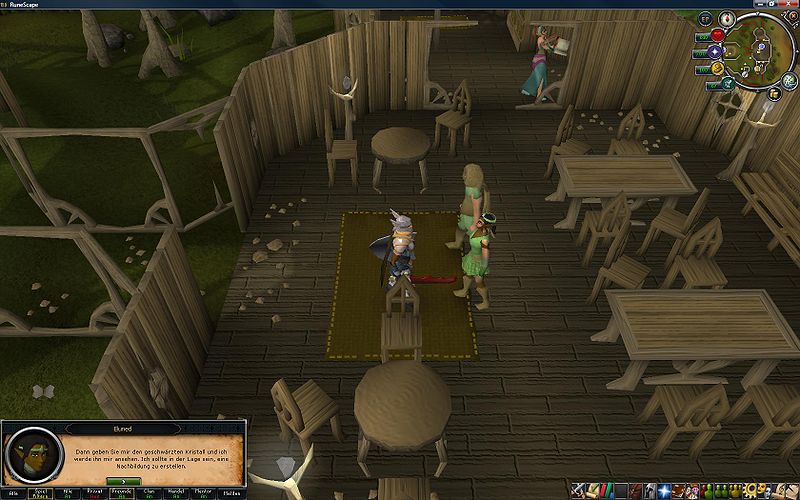The image size is (800, 500).
Task: Select the Privat chat tab
Action: tap(95, 493)
